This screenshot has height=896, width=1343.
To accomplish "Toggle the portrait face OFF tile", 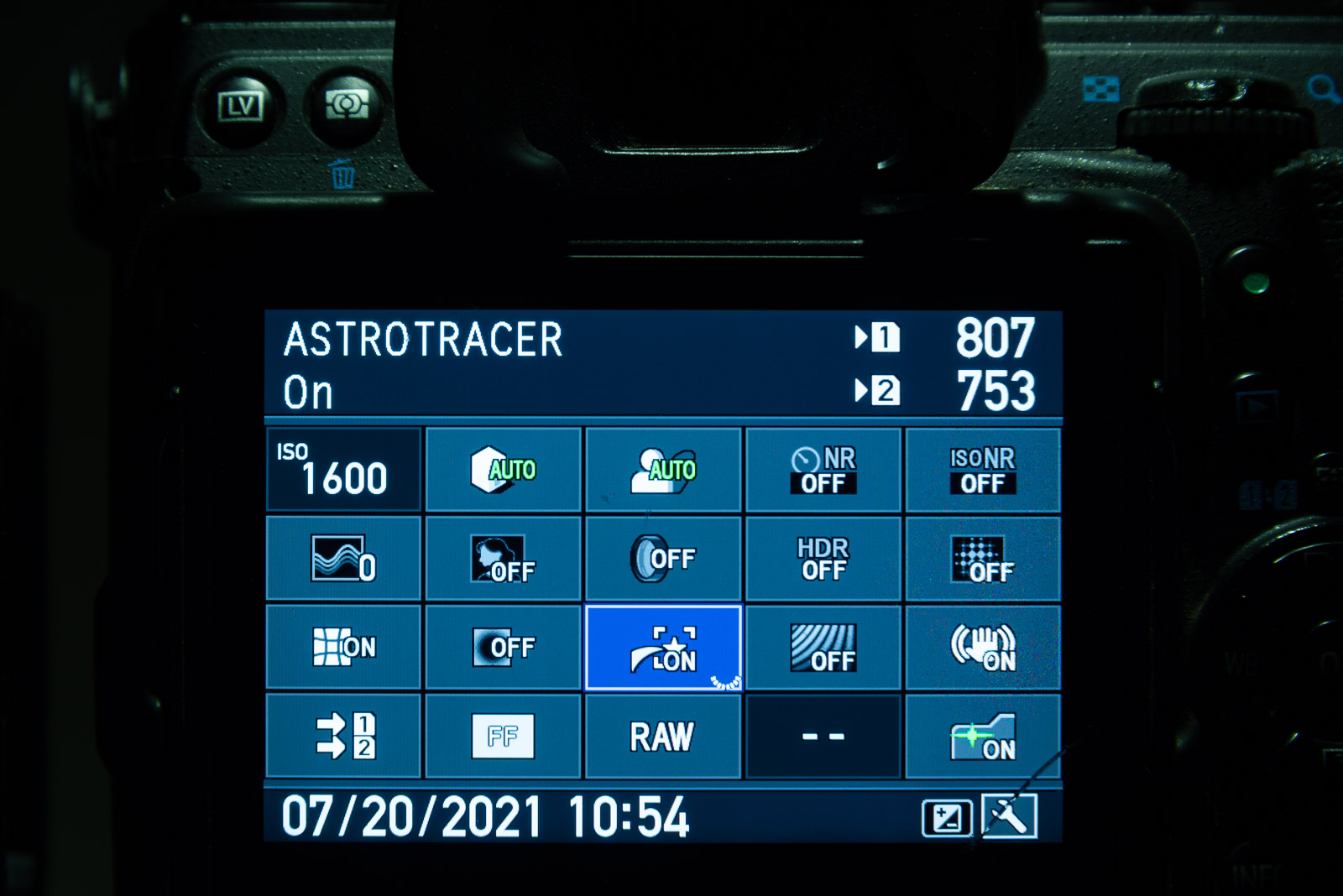I will 504,559.
